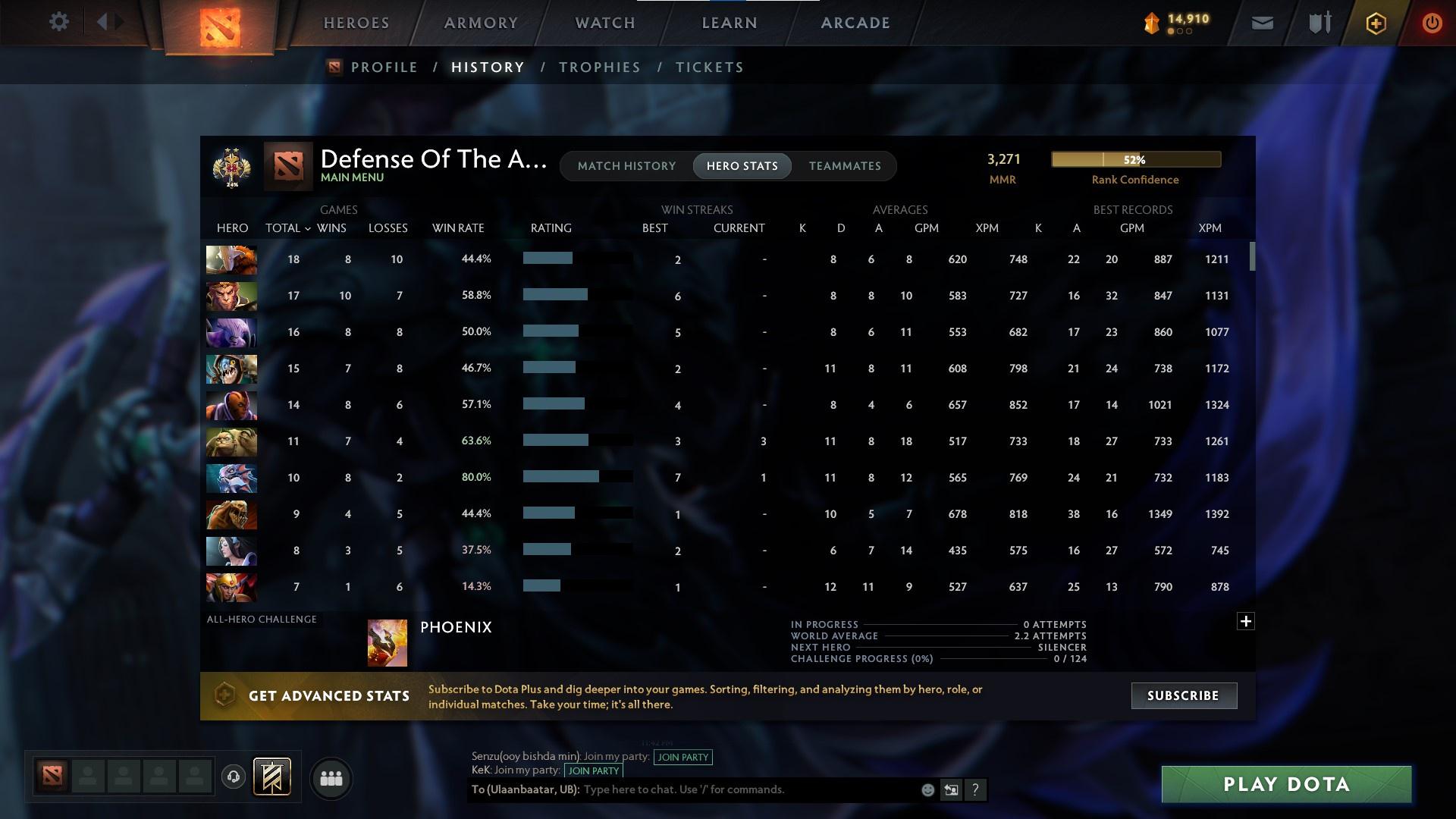
Task: Select Invoker's portrait in the stats table
Action: (231, 259)
